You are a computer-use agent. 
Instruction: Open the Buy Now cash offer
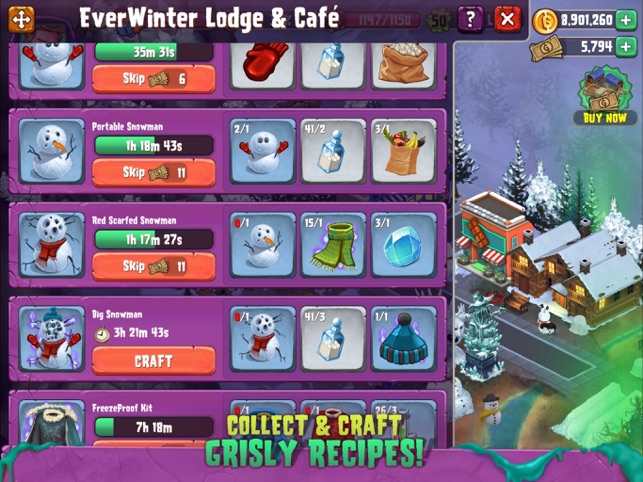pos(604,96)
